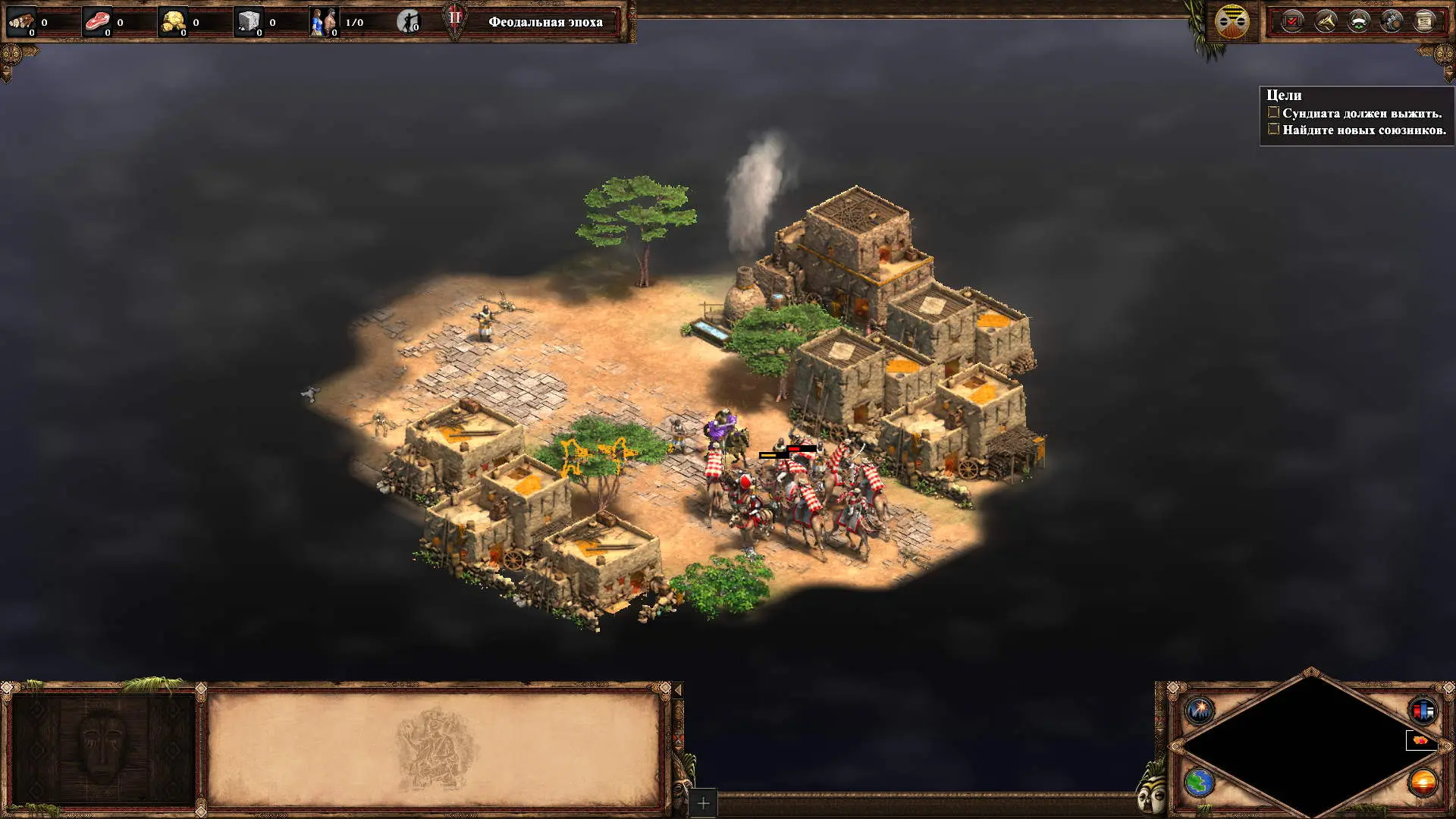1456x819 pixels.
Task: Toggle the colored banners minimap mode
Action: point(1423,711)
